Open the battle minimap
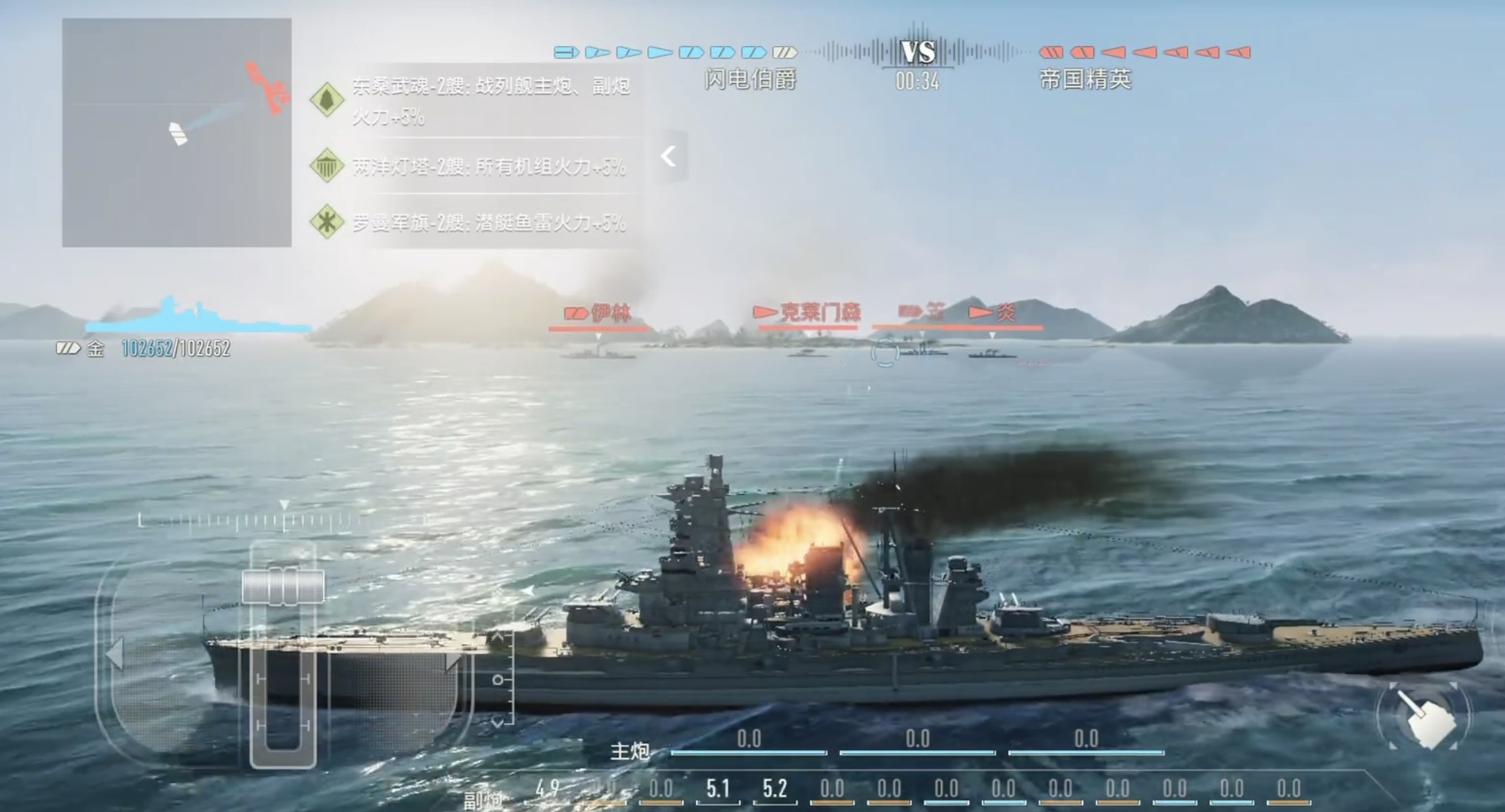1505x812 pixels. pos(177,133)
